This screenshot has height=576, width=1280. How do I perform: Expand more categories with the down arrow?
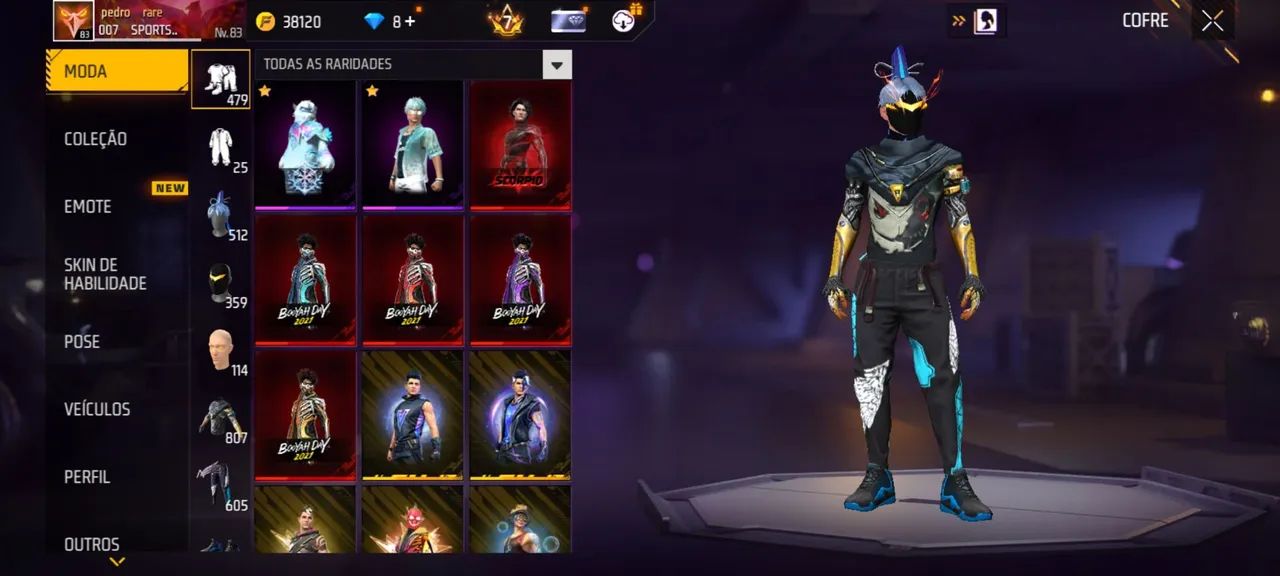117,562
